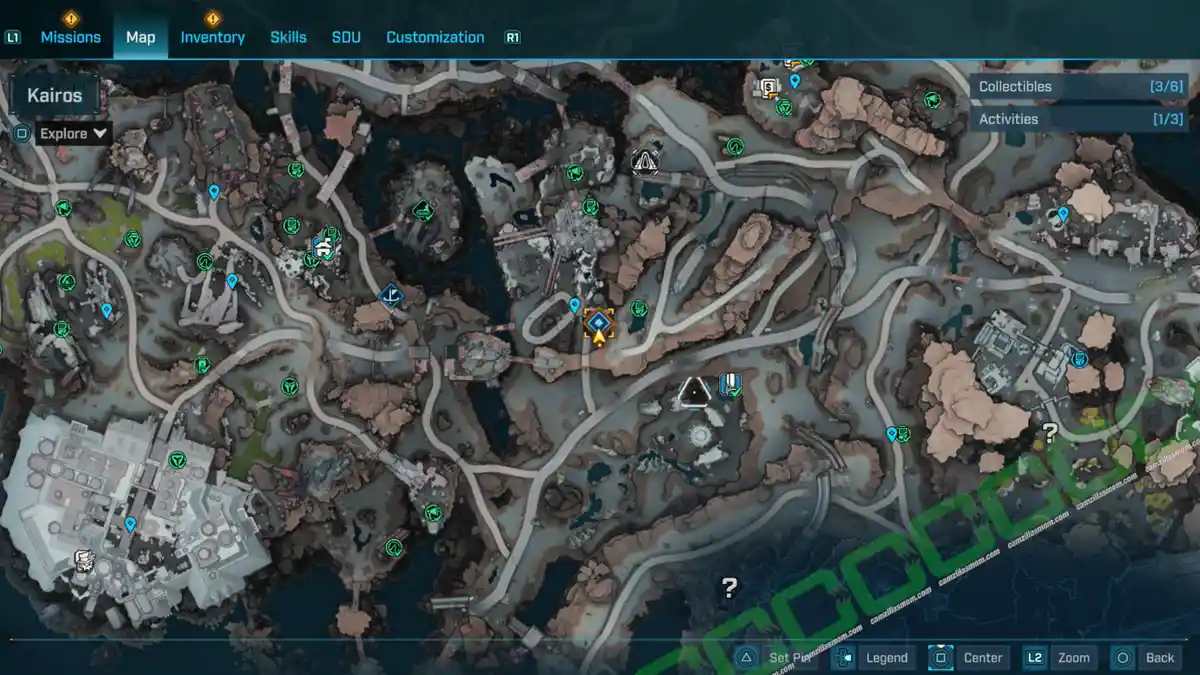Switch to the Customization tab
Screen dimensions: 1200x675
[x=435, y=37]
